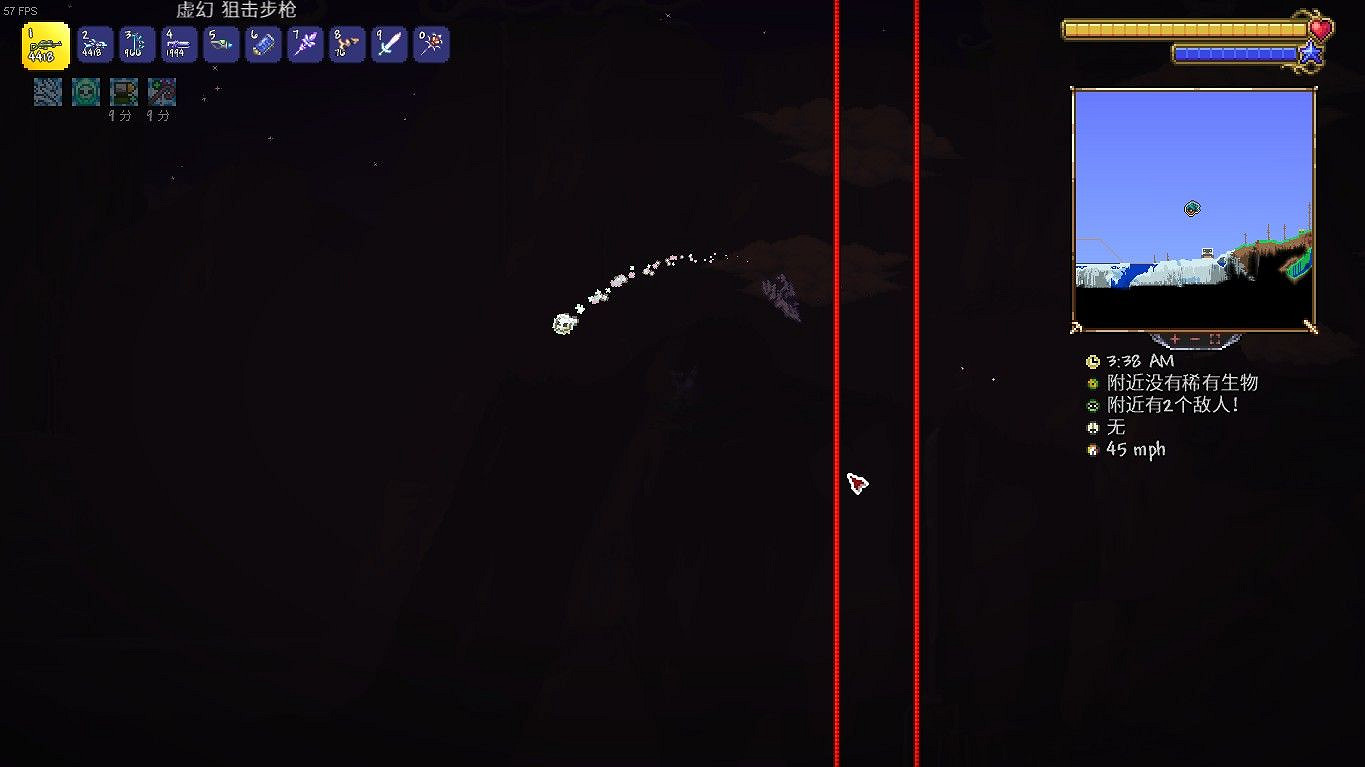Select the weapon in hotbar slot 4
This screenshot has width=1365, height=767.
(178, 44)
